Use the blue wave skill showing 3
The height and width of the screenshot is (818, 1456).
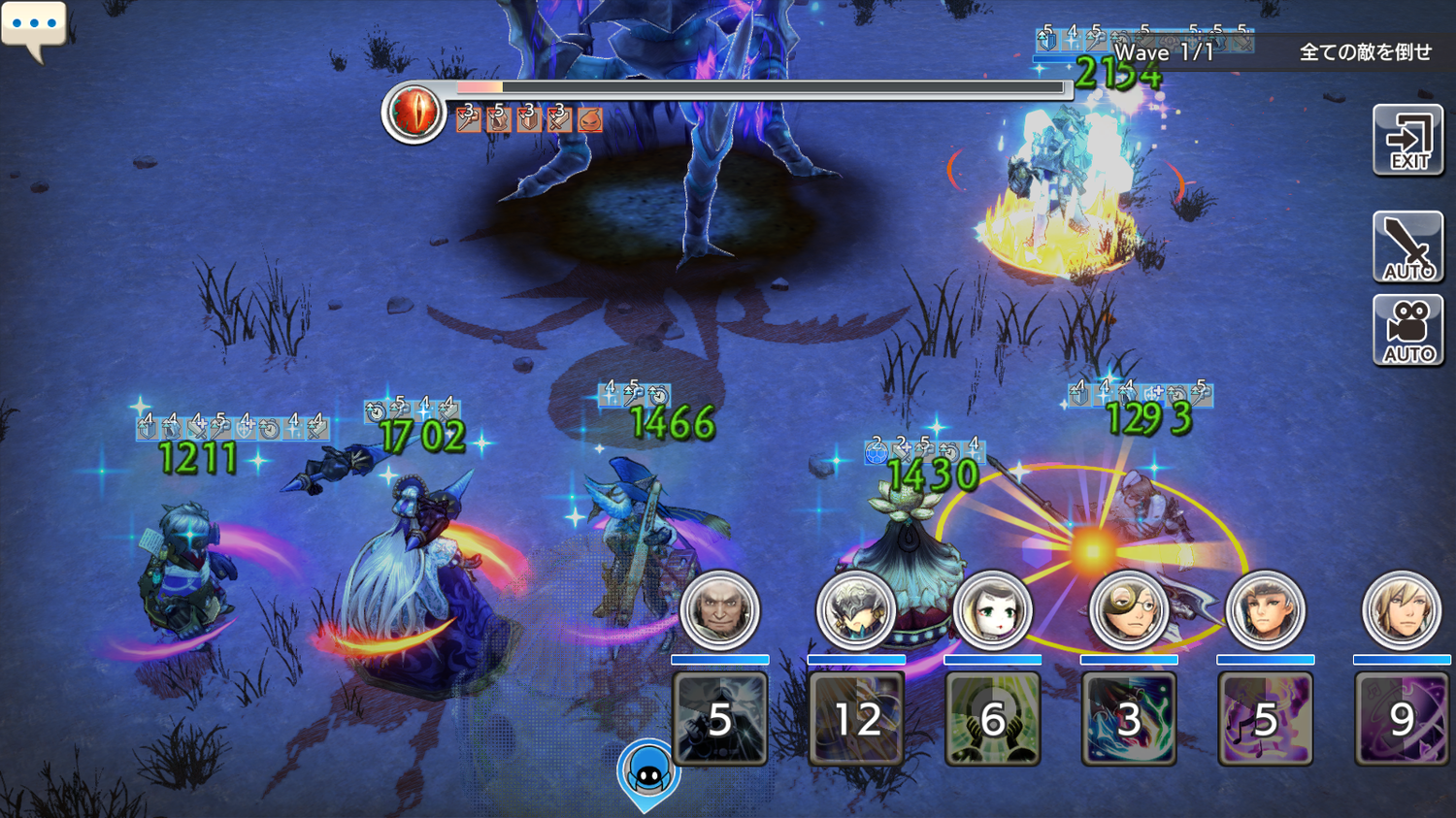[x=1129, y=719]
